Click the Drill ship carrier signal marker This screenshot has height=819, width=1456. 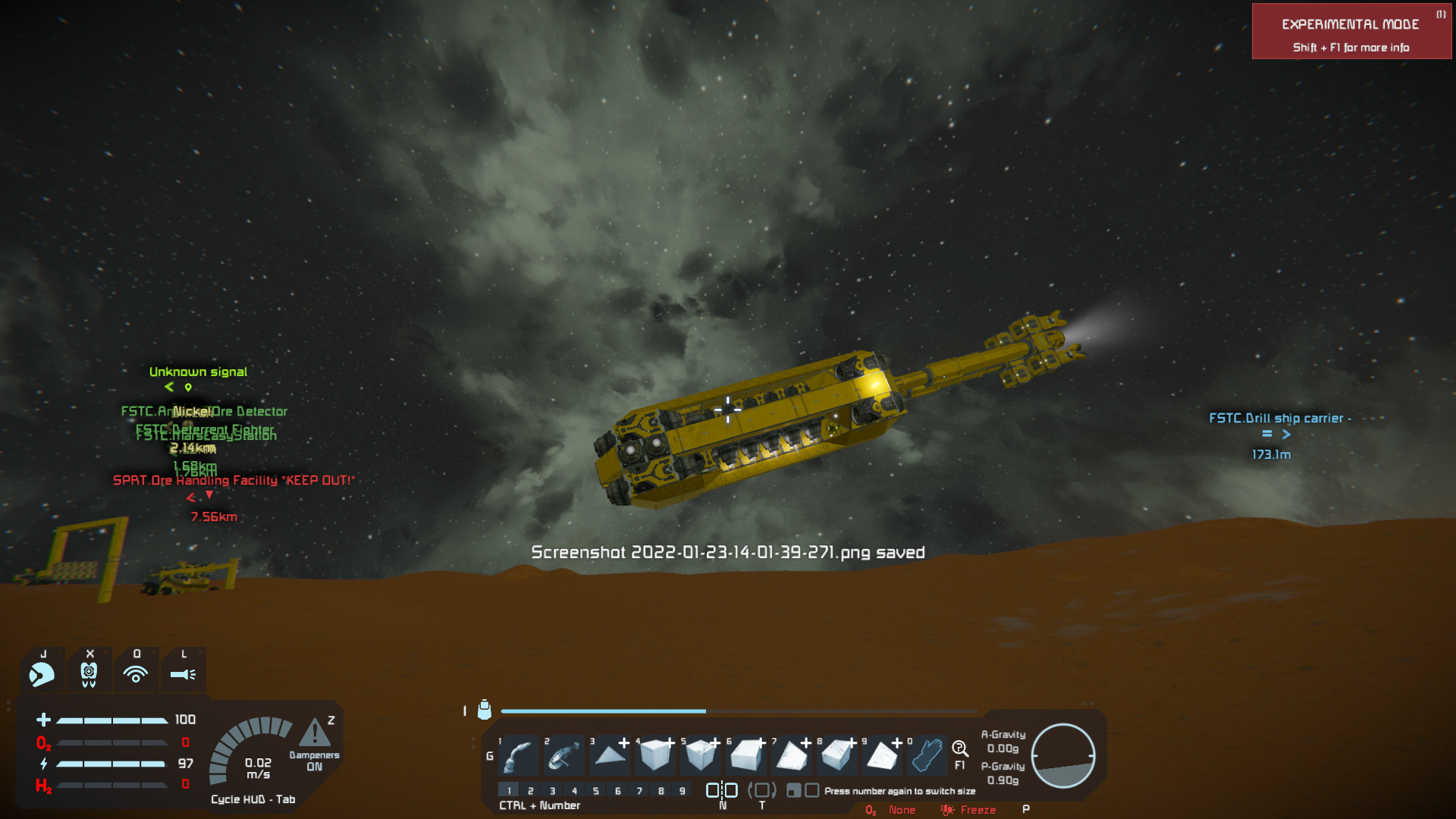(x=1276, y=434)
